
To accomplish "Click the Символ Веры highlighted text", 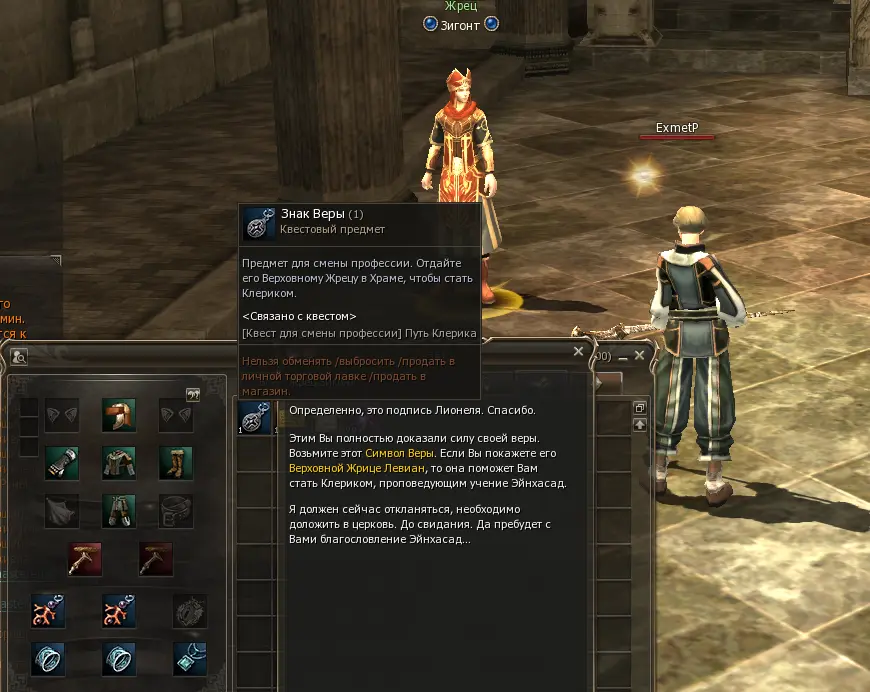I will tap(400, 453).
